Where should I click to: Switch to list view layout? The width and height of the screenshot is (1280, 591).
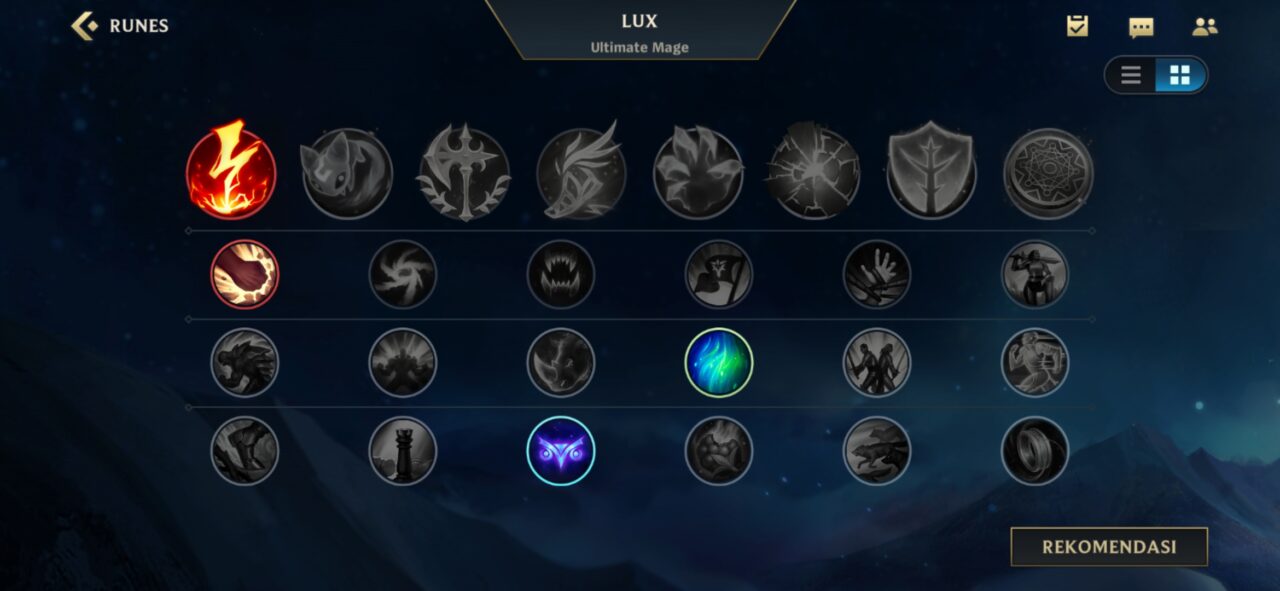[x=1131, y=76]
